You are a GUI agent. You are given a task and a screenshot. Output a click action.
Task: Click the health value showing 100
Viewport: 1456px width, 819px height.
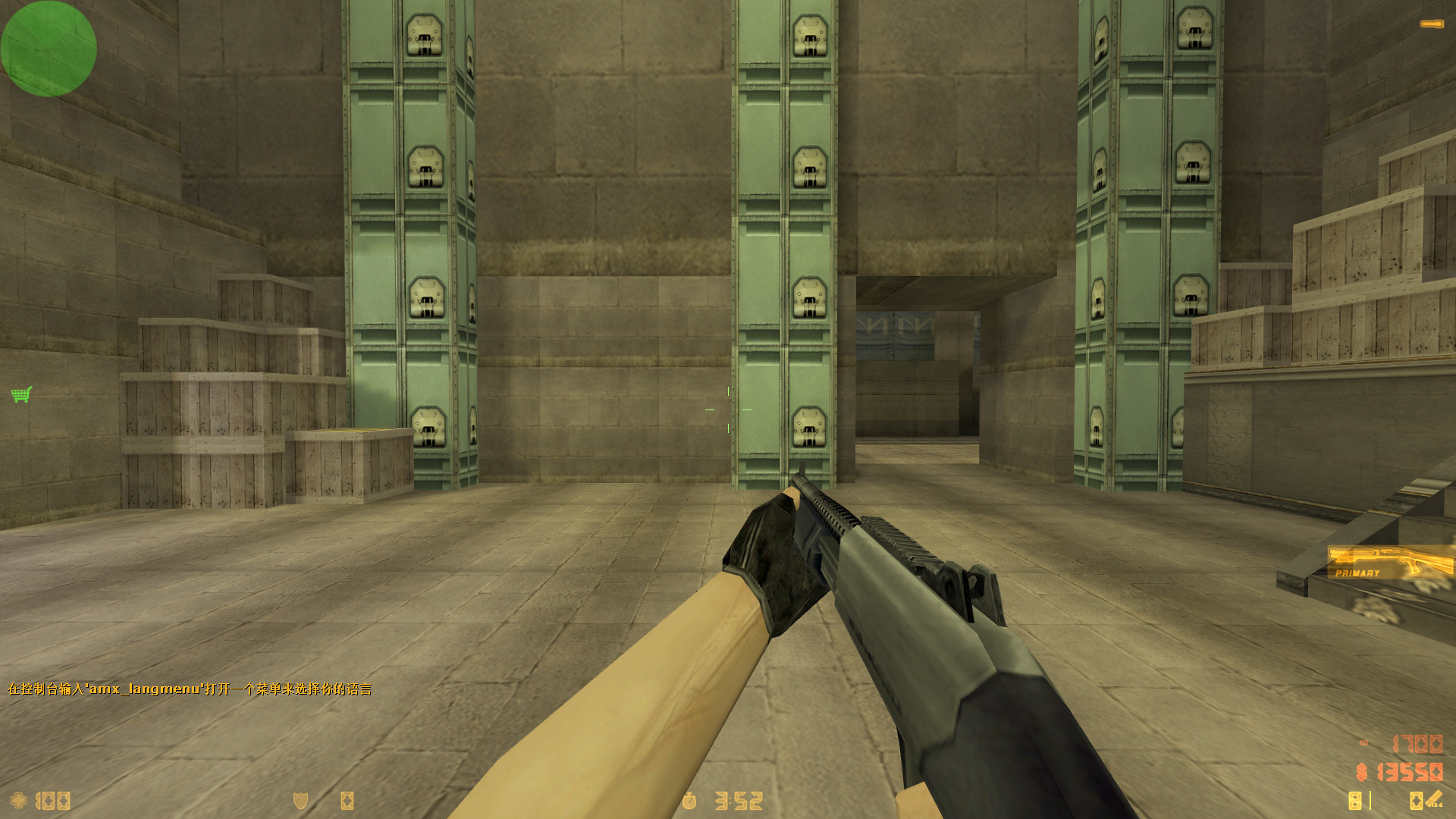tap(53, 800)
